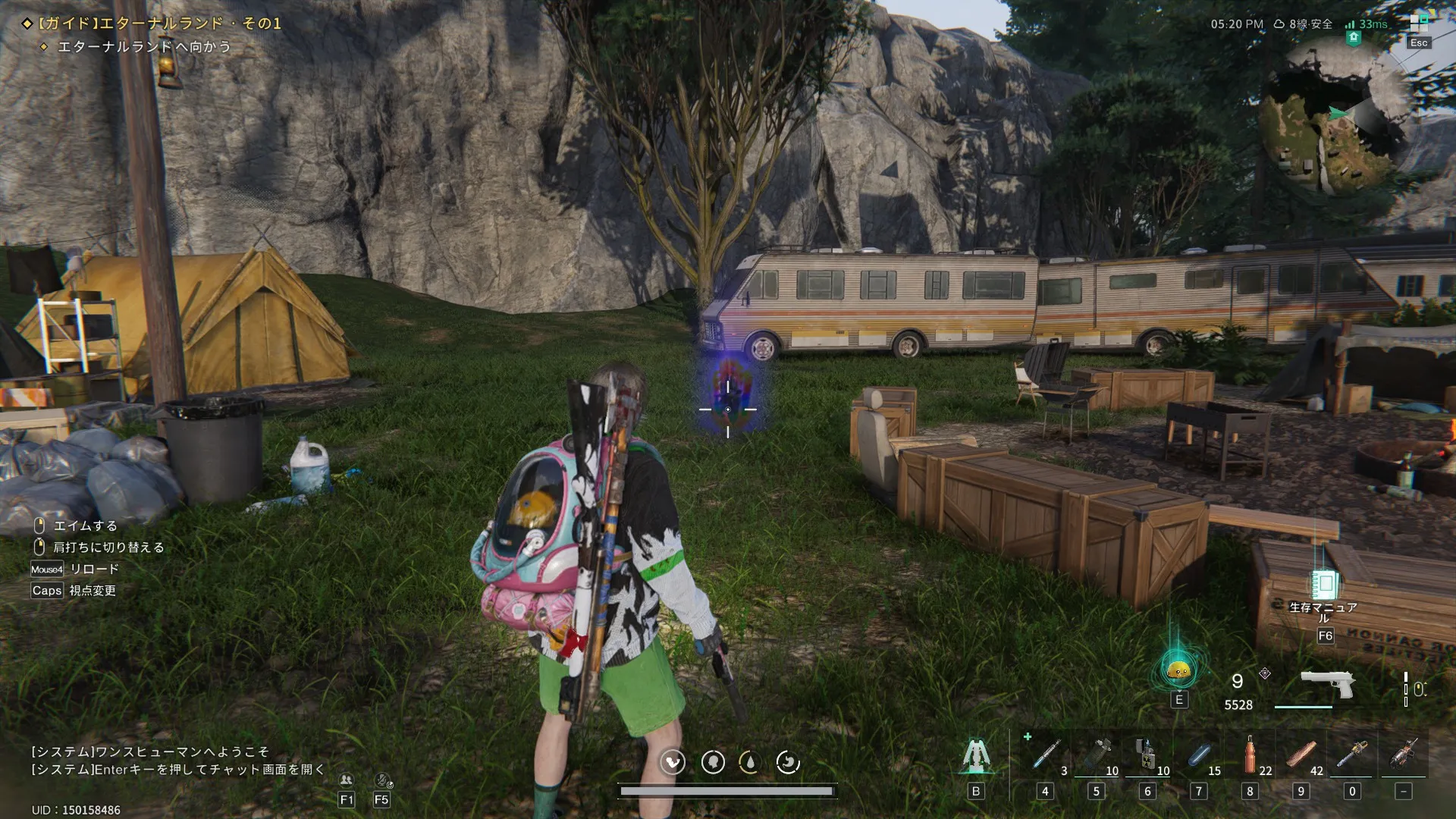This screenshot has height=819, width=1456.
Task: Activate the yellow deviation creature skill
Action: (1178, 670)
